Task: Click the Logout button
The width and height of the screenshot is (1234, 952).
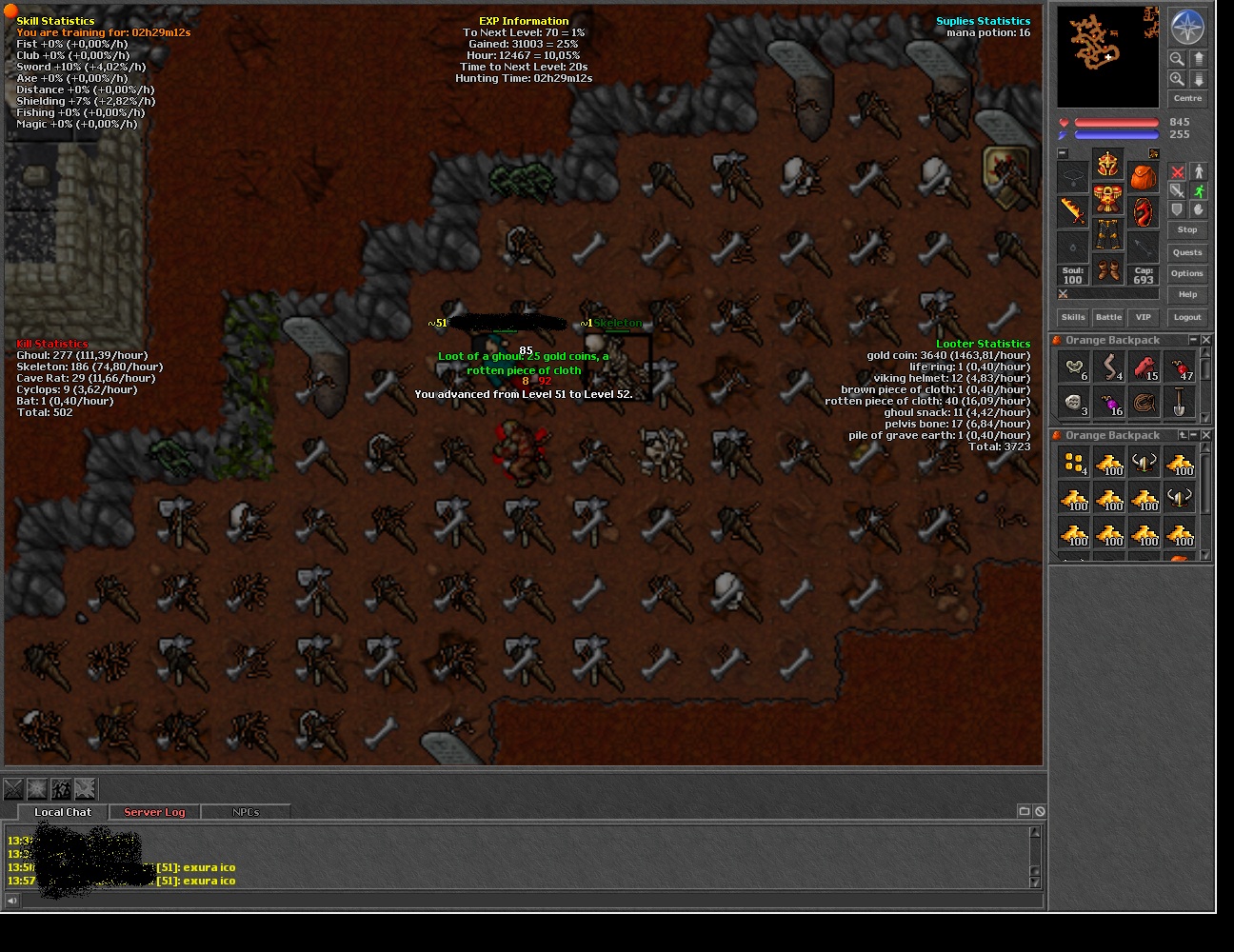Action: pos(1186,317)
